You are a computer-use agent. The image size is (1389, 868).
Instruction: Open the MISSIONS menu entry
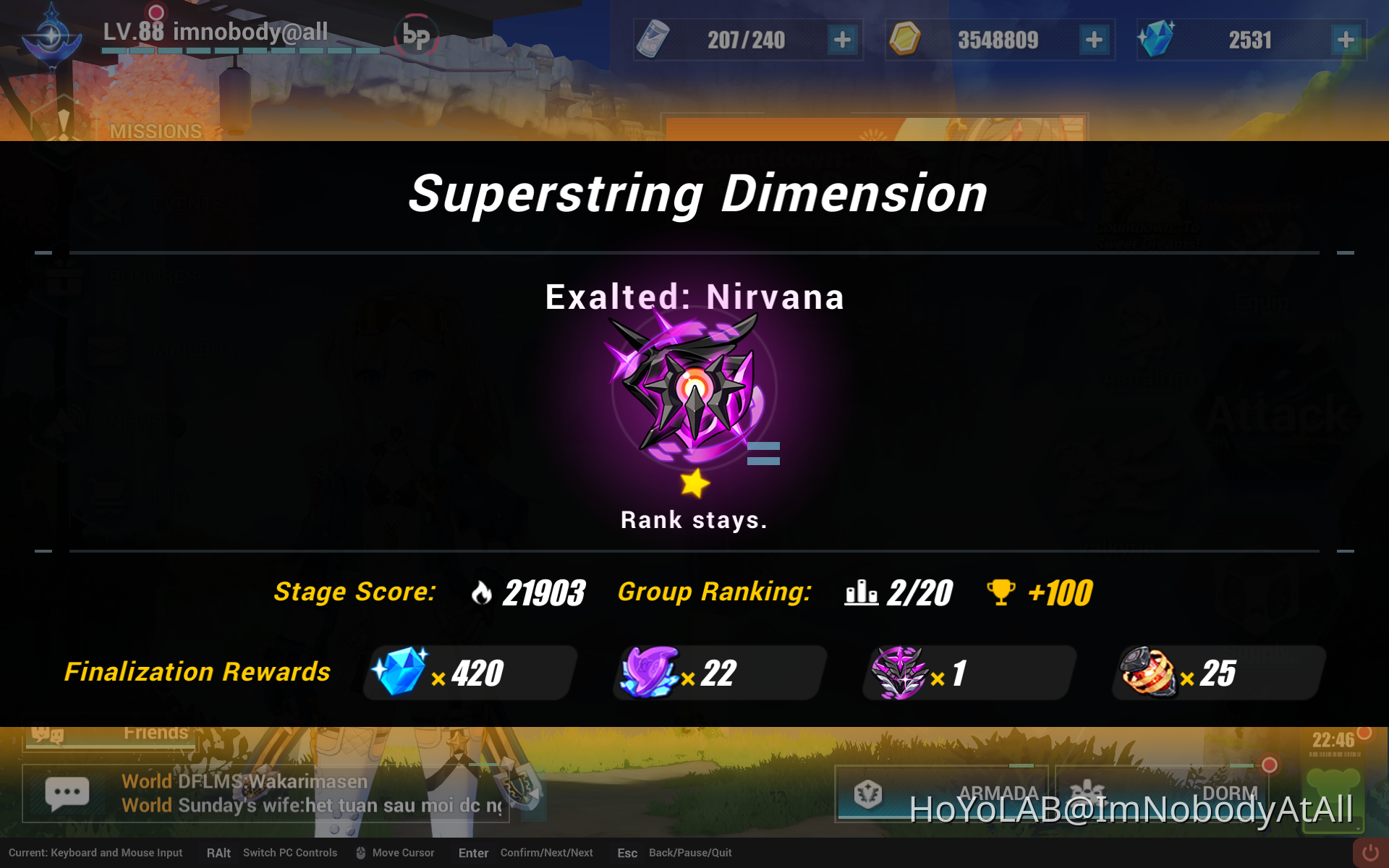coord(156,131)
